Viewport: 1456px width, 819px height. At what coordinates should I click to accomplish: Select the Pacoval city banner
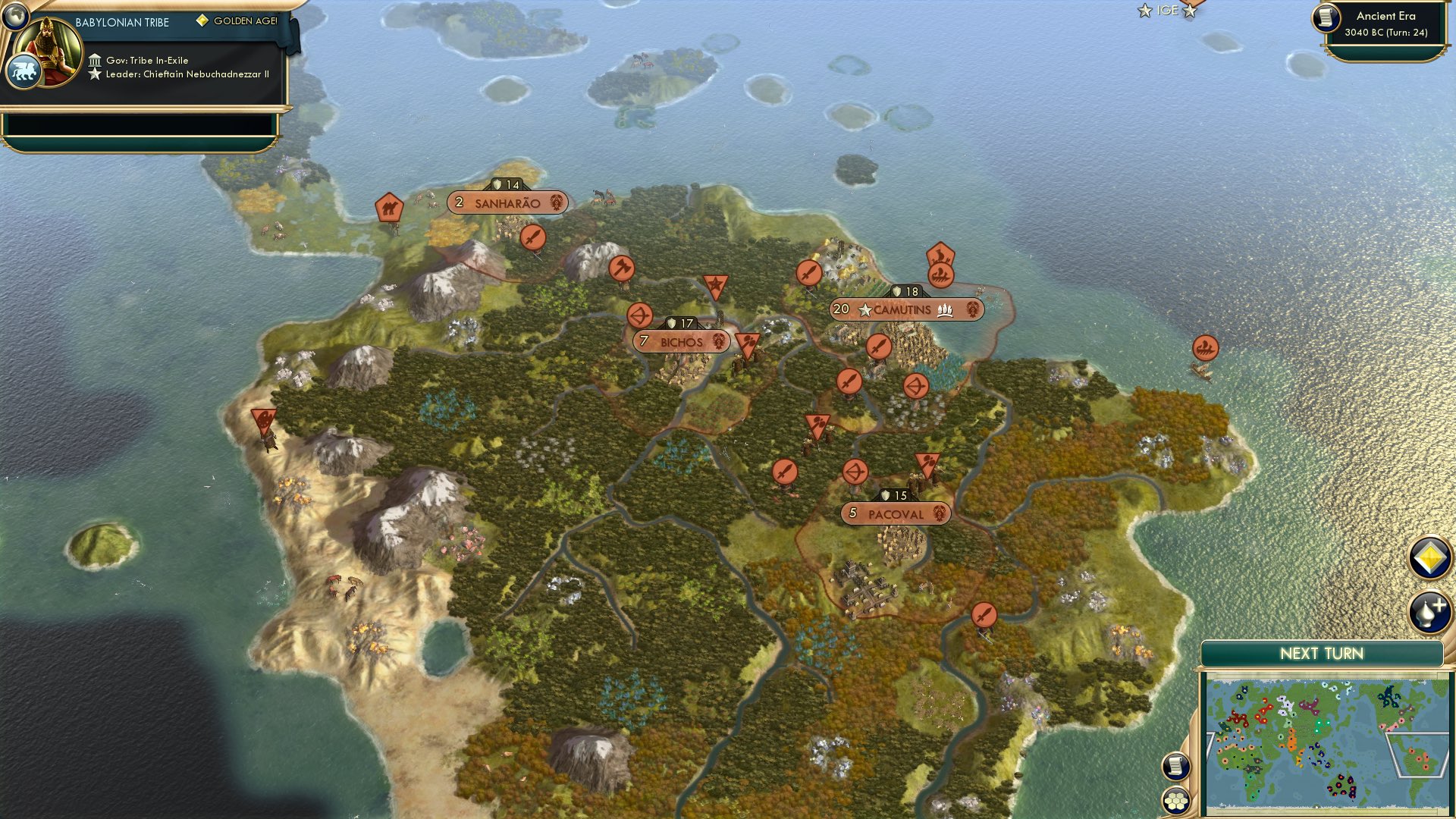point(895,513)
